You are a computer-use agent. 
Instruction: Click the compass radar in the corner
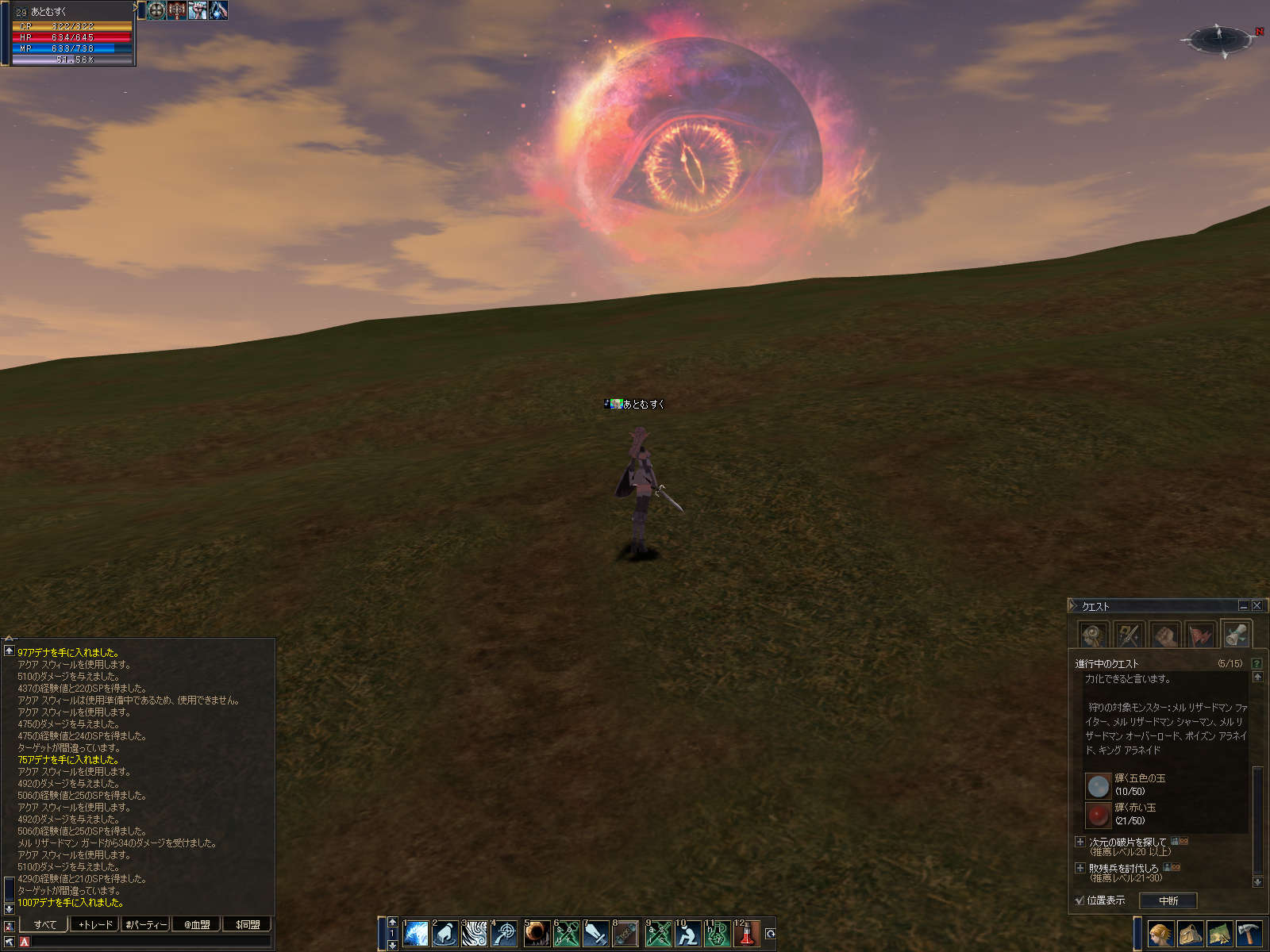(1218, 38)
